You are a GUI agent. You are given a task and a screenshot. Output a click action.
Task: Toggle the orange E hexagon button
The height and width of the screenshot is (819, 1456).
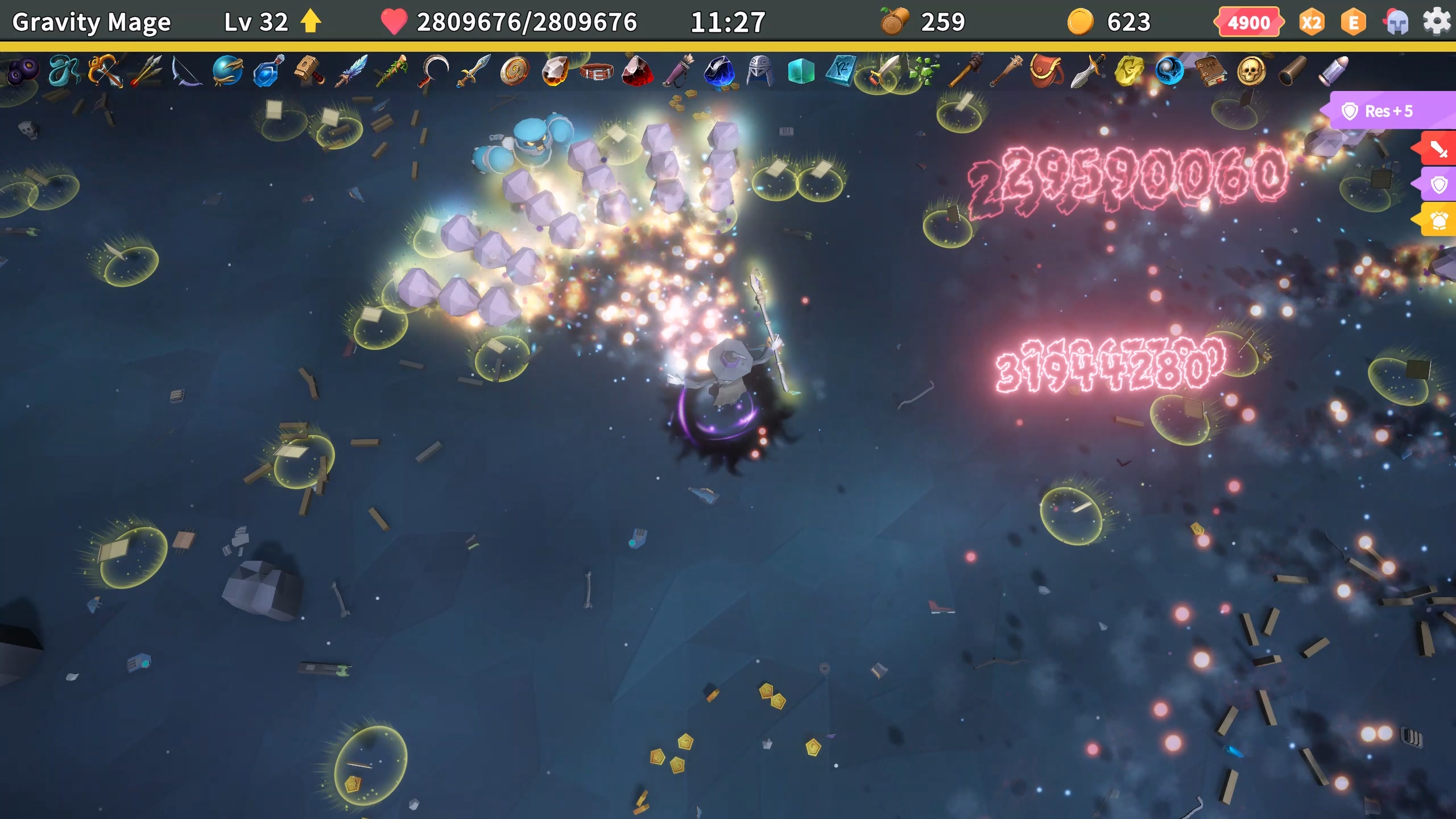[1354, 23]
